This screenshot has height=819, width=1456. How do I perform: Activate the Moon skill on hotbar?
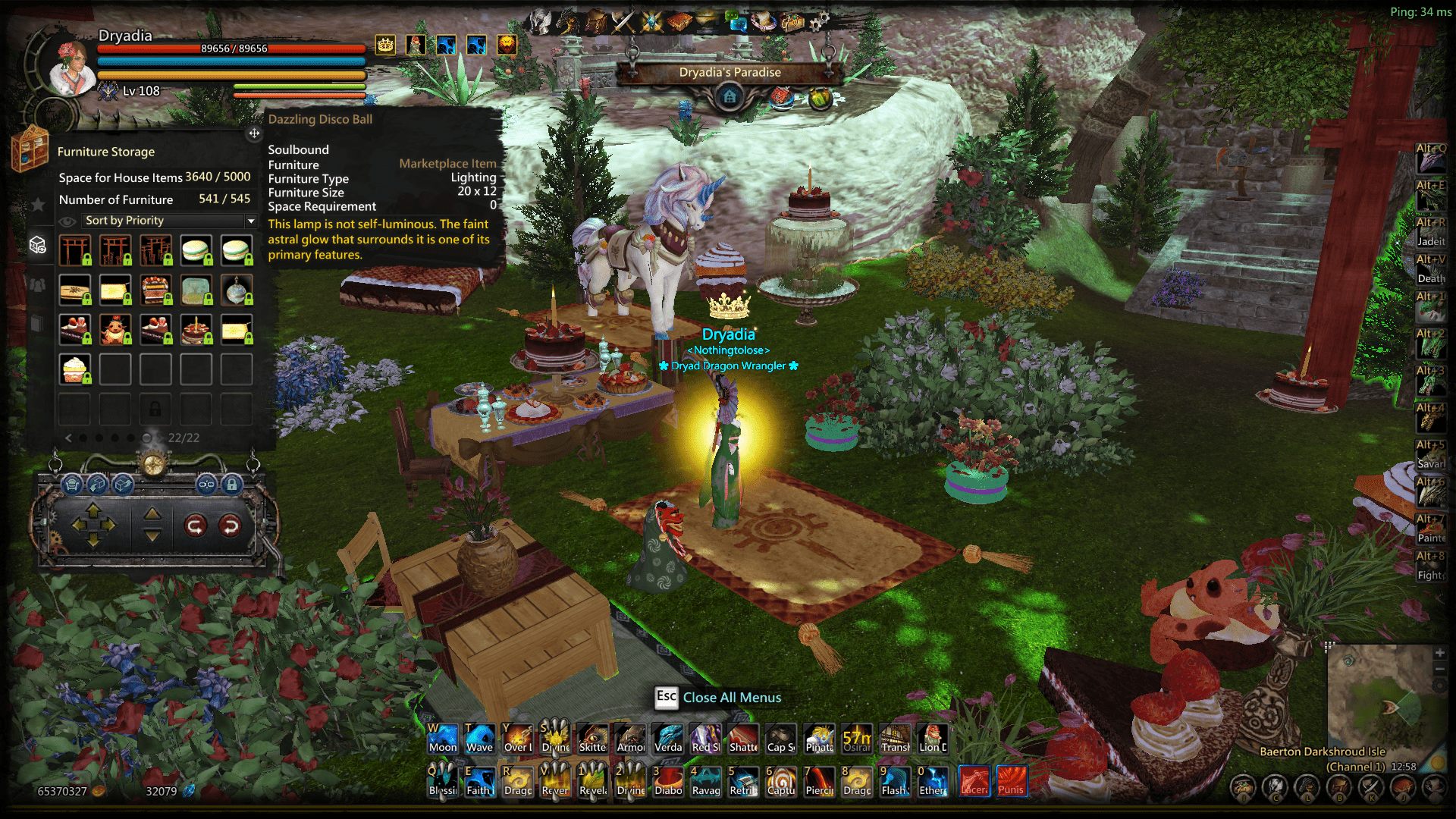point(443,739)
